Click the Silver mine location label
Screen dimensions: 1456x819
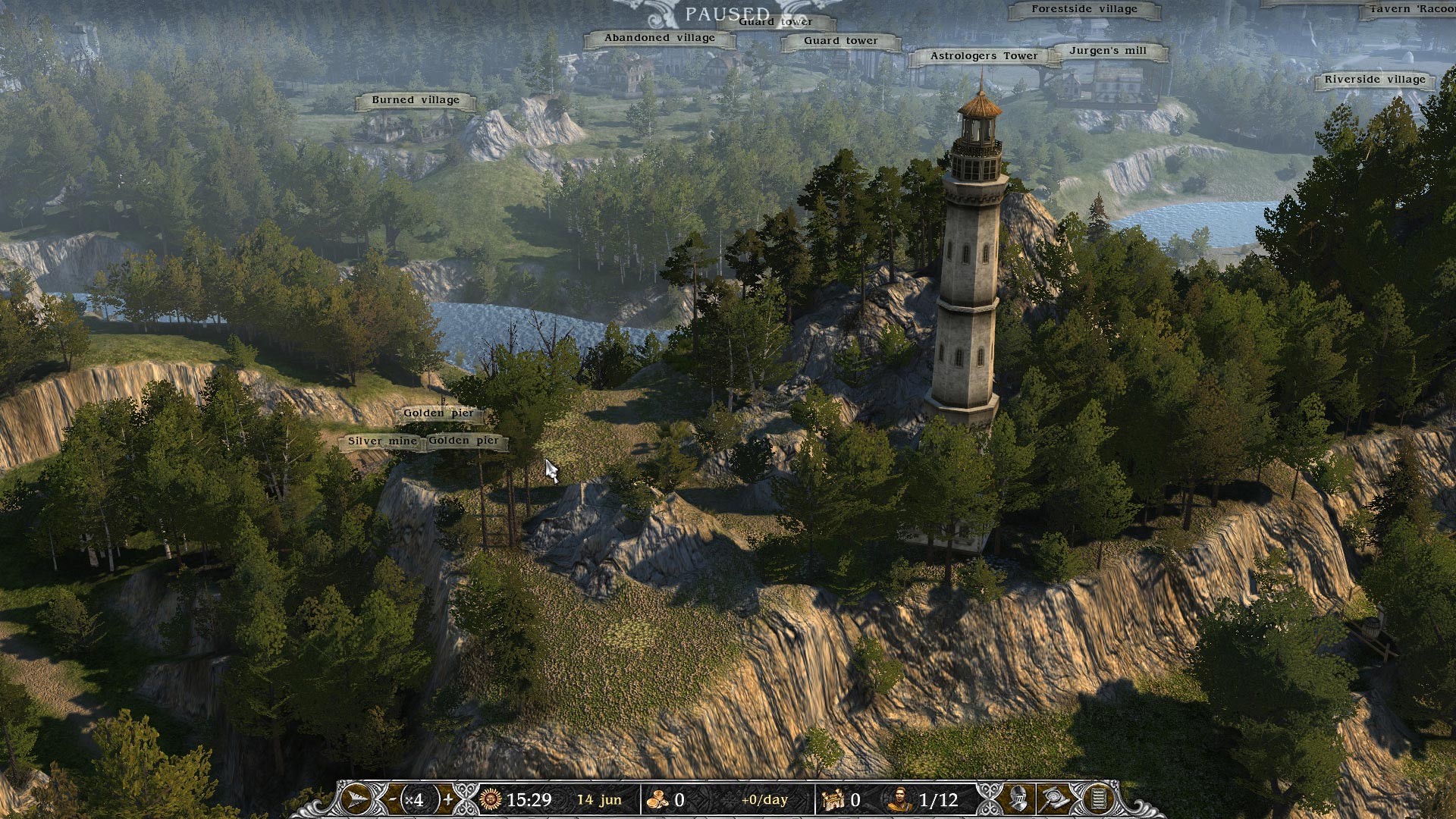click(381, 441)
